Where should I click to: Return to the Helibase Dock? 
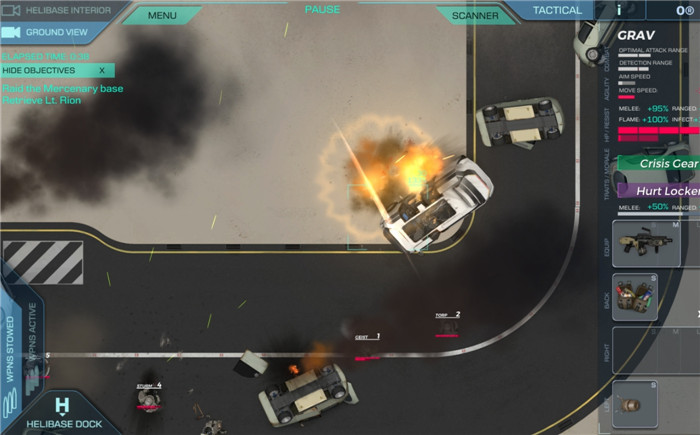[x=62, y=414]
